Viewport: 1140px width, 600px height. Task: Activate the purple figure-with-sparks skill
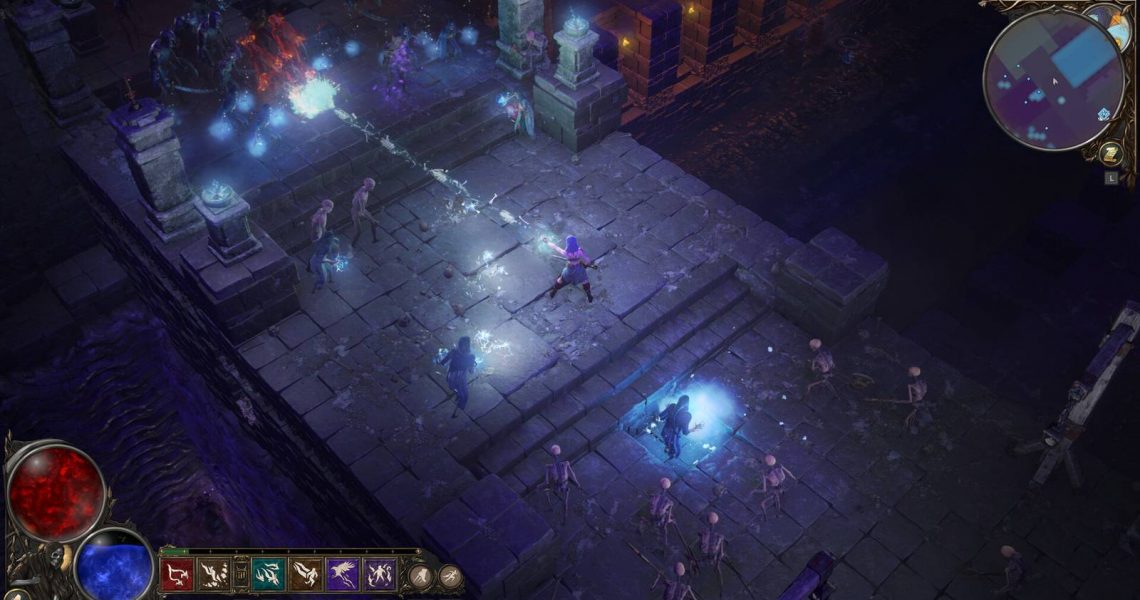[379, 574]
